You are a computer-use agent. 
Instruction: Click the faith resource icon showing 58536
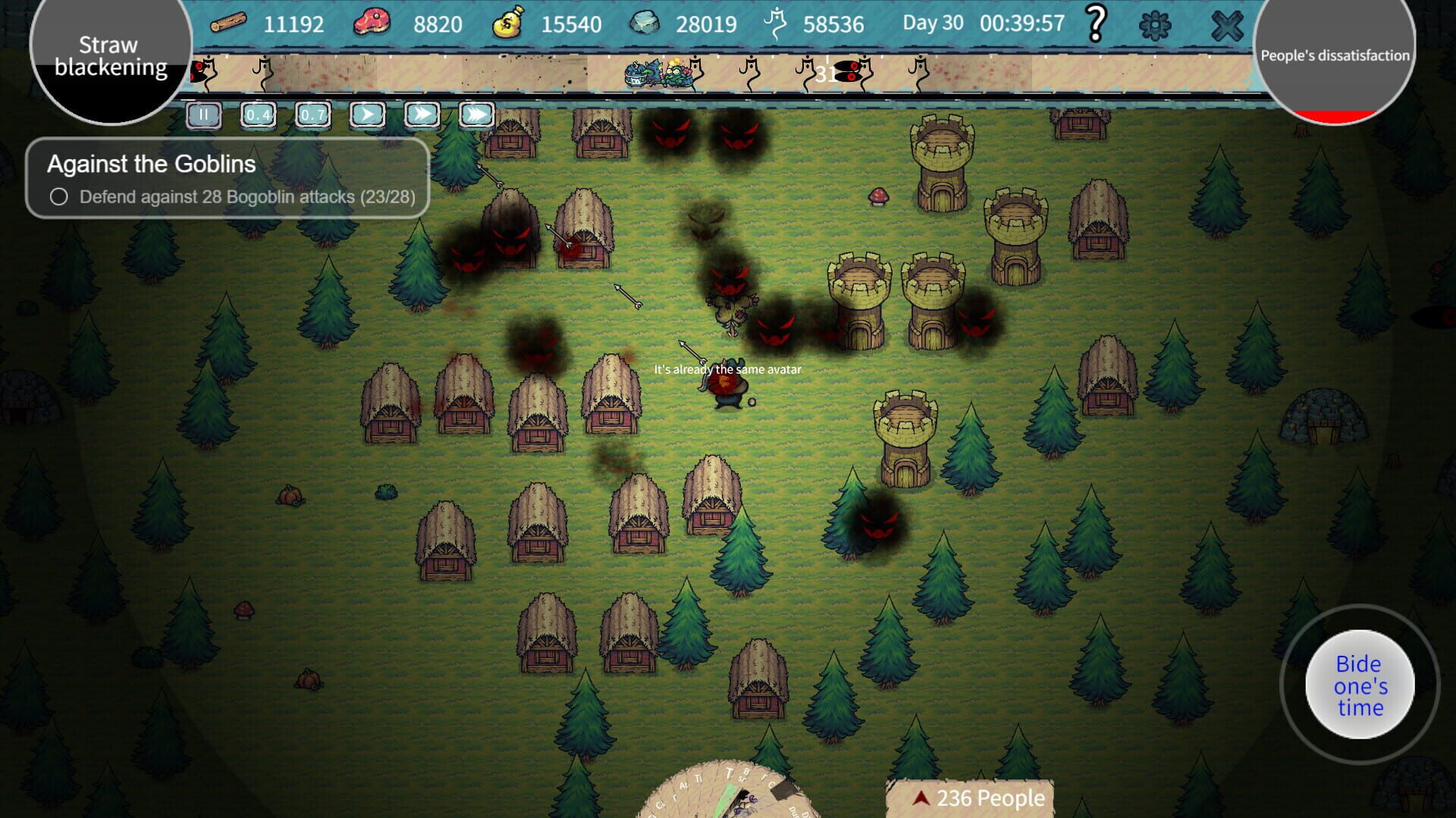(775, 24)
